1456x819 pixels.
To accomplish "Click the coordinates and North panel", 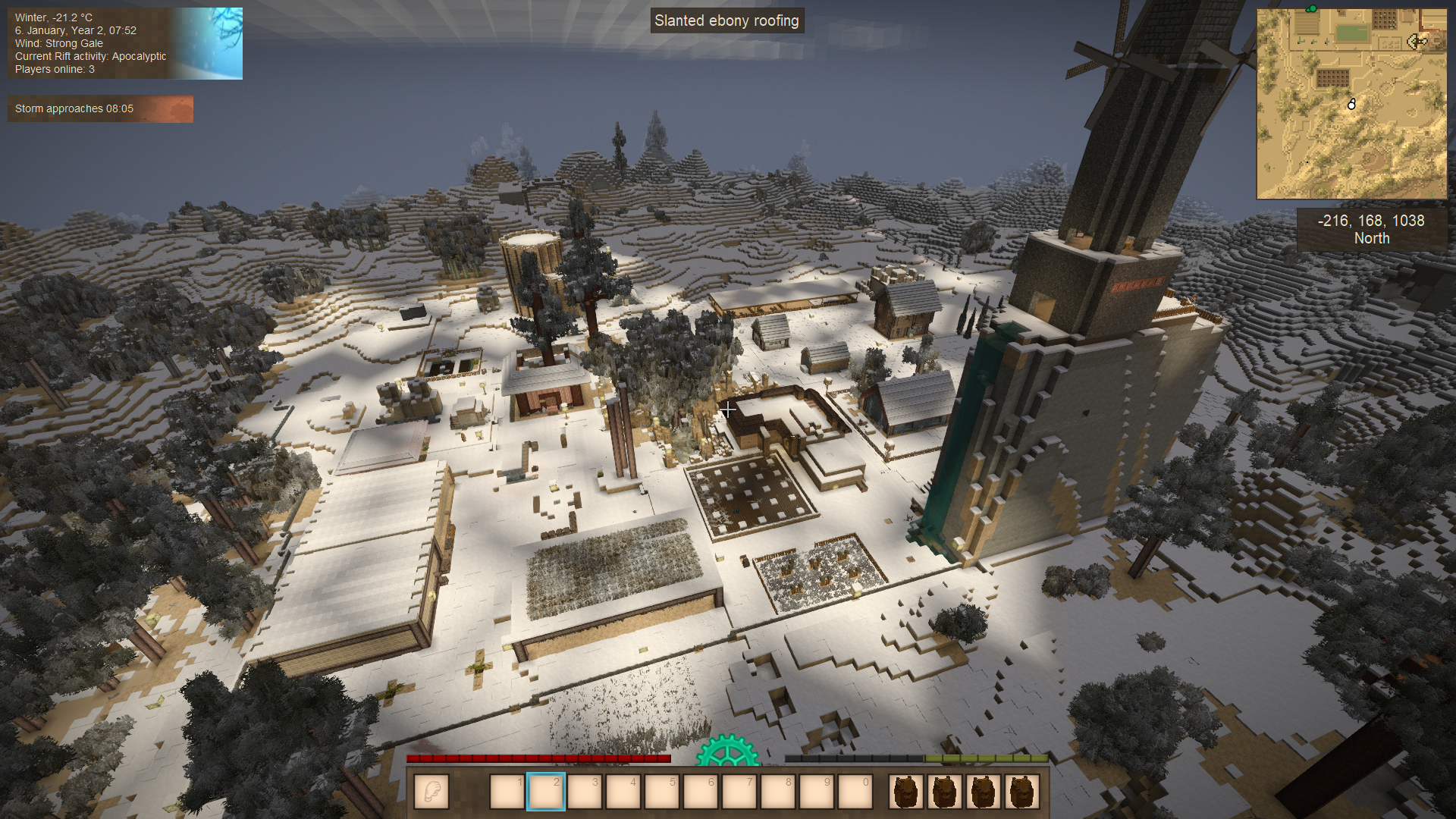I will click(x=1371, y=229).
